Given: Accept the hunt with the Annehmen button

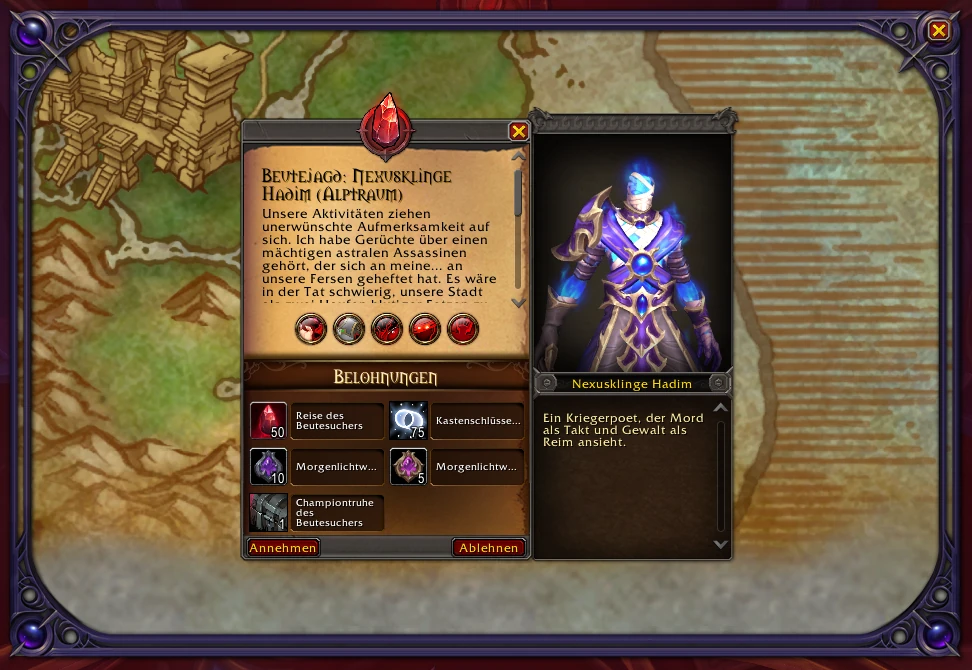Looking at the screenshot, I should (x=283, y=548).
